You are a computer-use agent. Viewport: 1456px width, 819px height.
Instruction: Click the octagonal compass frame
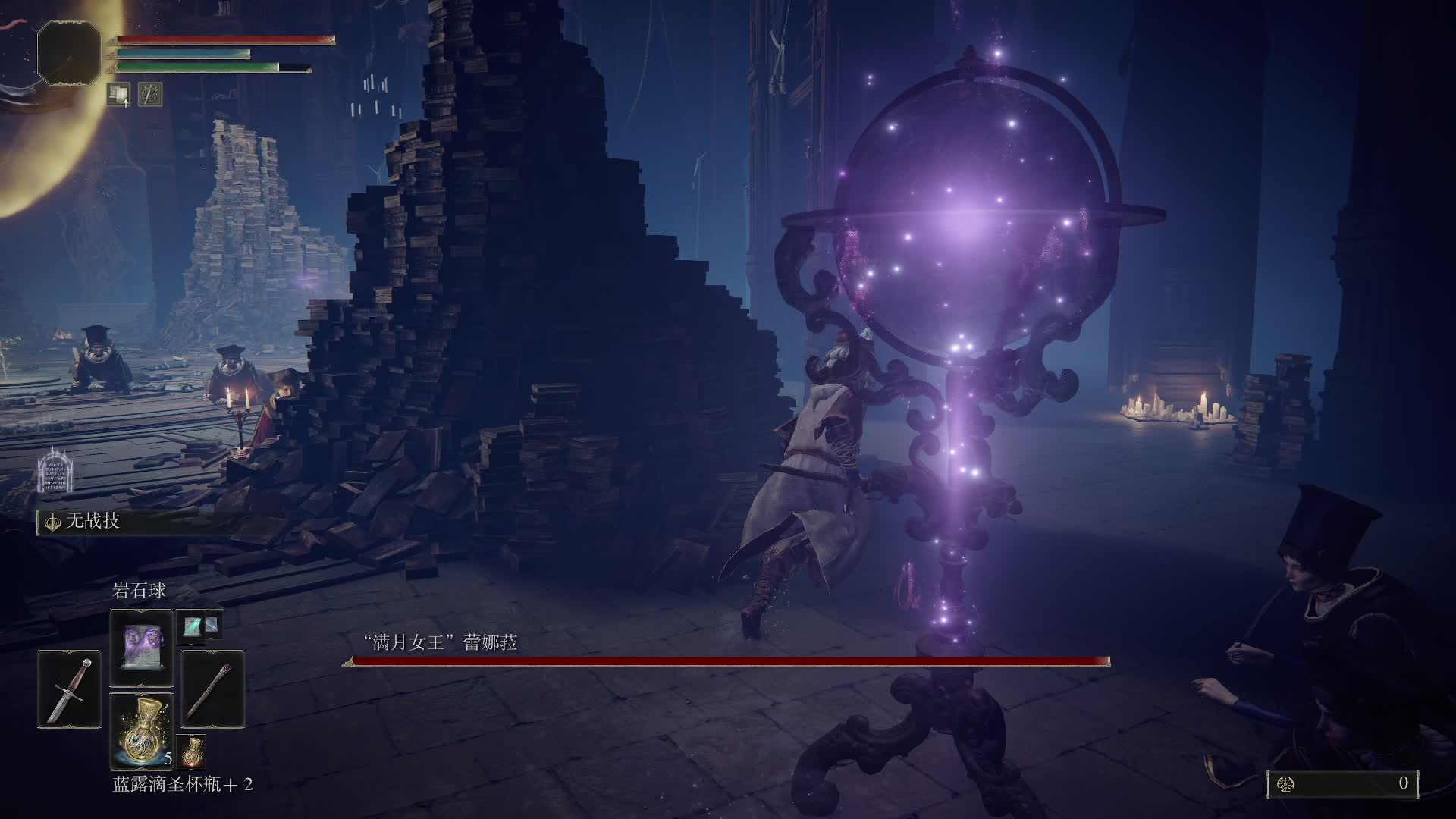pyautogui.click(x=69, y=52)
